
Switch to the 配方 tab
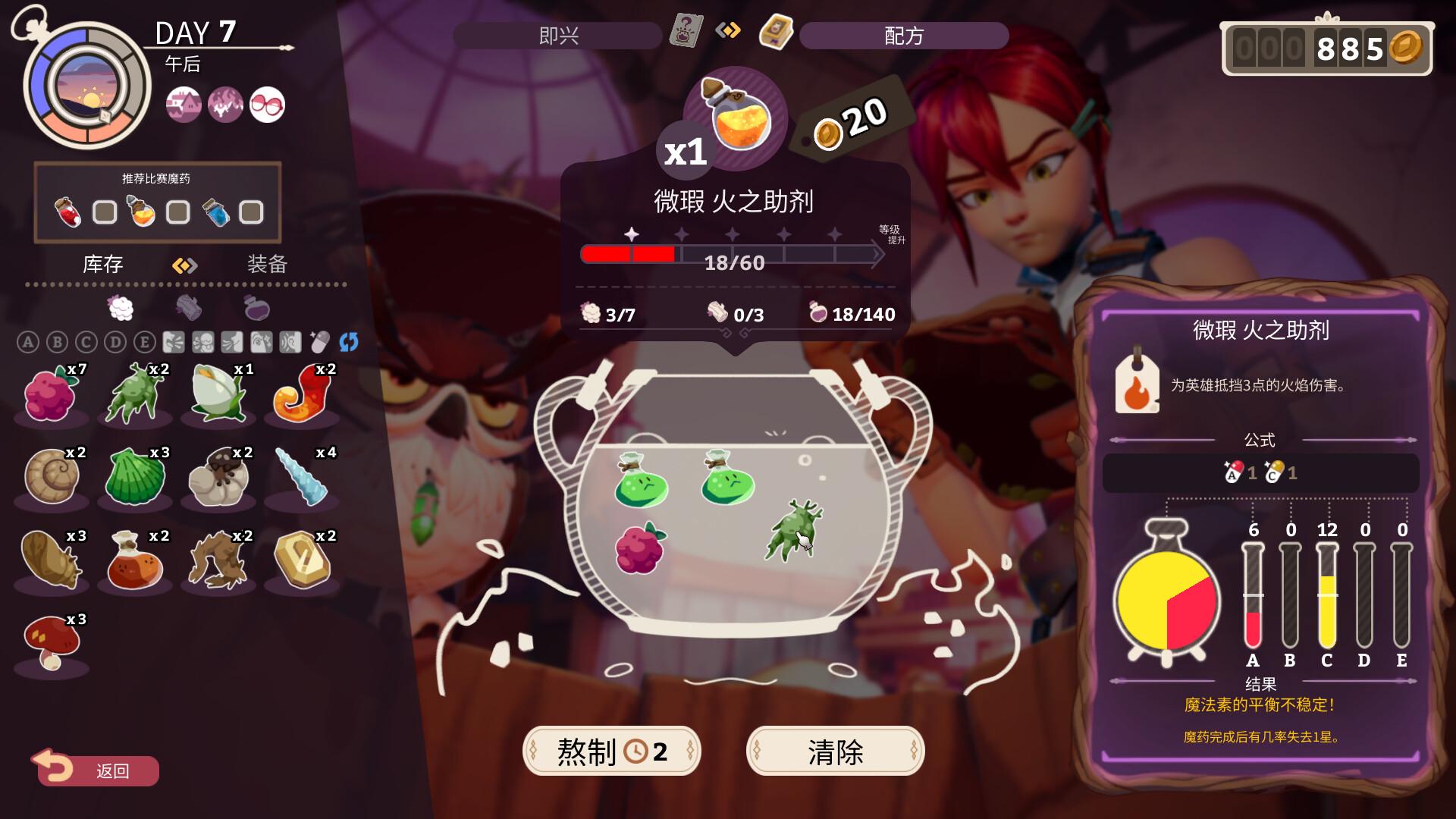point(902,35)
